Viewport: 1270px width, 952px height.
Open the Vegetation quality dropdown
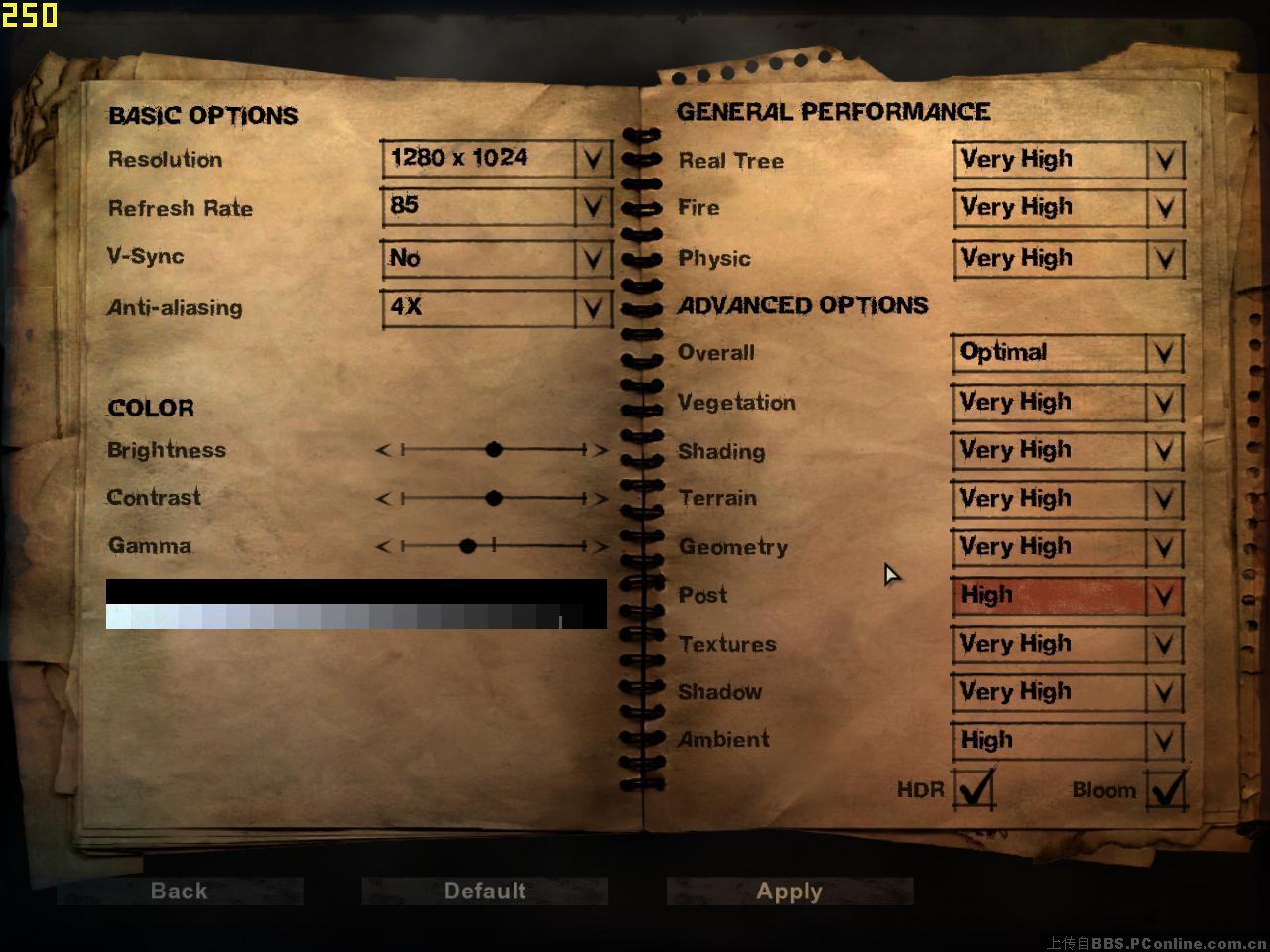coord(1068,403)
